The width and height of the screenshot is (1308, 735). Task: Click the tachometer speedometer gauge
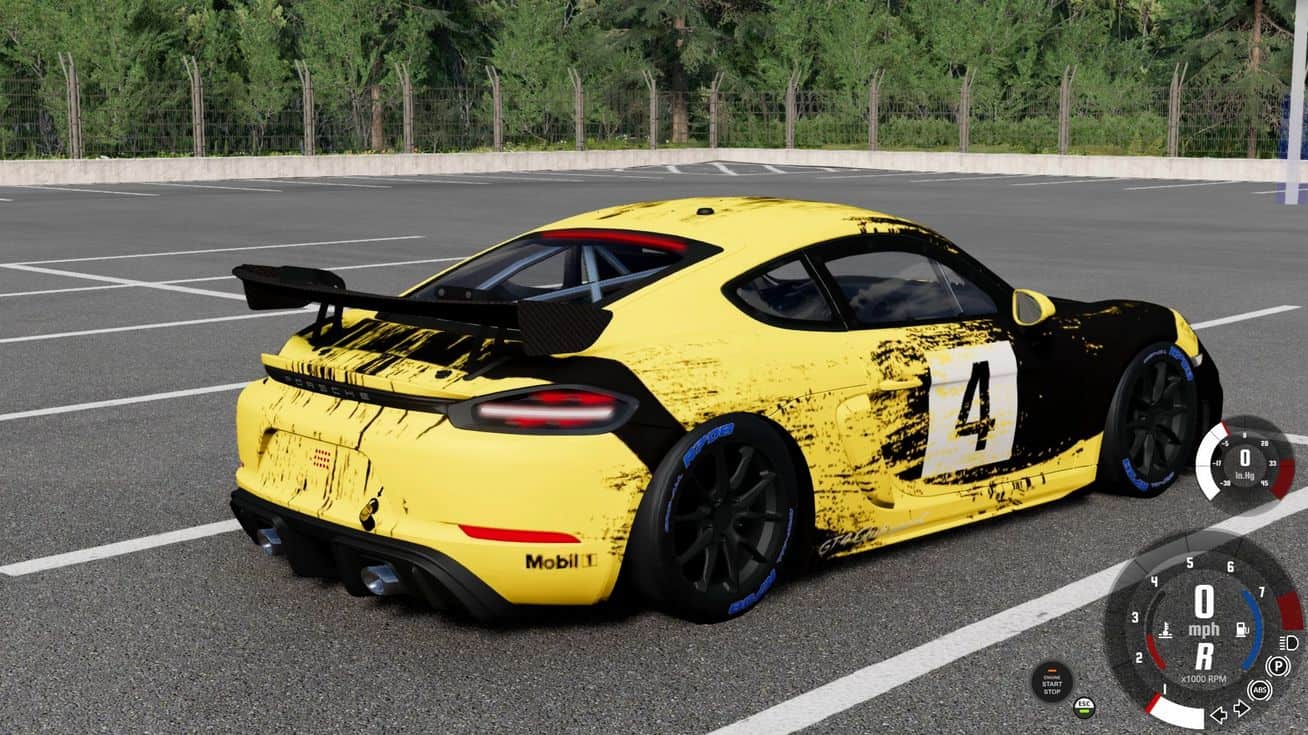pyautogui.click(x=1204, y=628)
